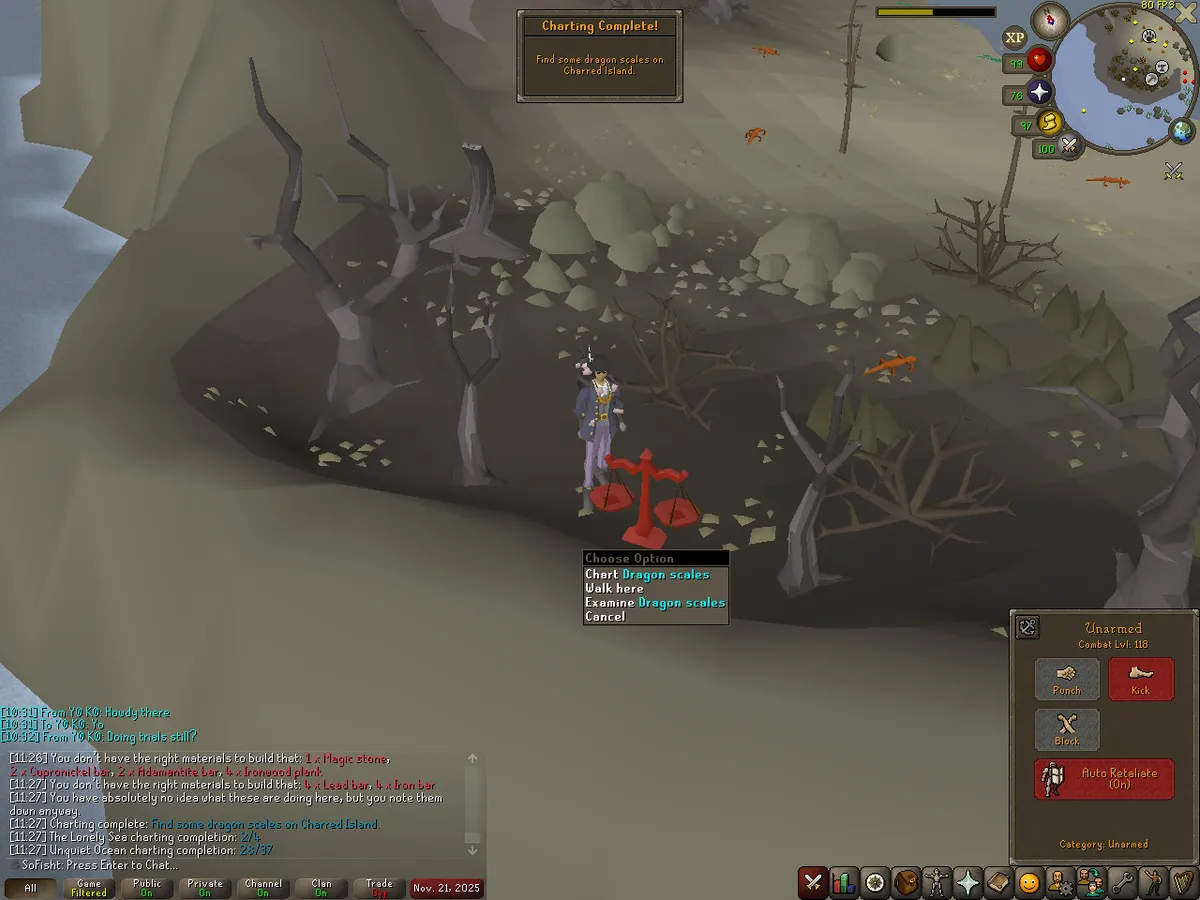Toggle Auto Retaliate

click(x=1104, y=779)
